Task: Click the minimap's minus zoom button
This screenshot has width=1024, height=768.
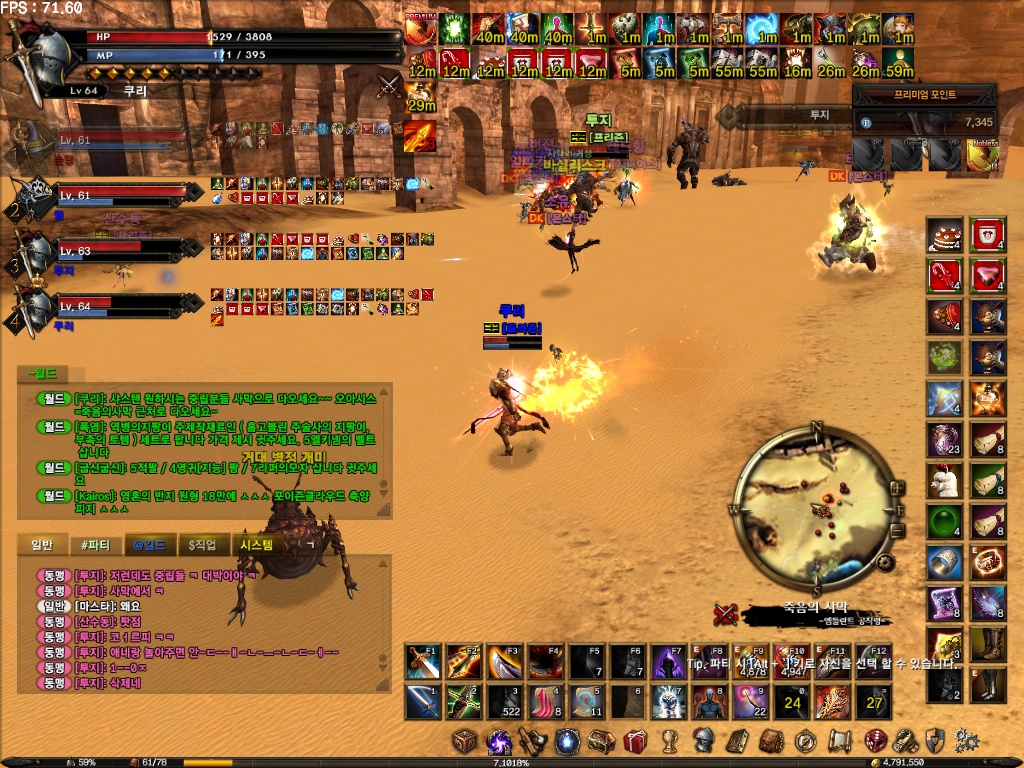Action: (x=897, y=531)
